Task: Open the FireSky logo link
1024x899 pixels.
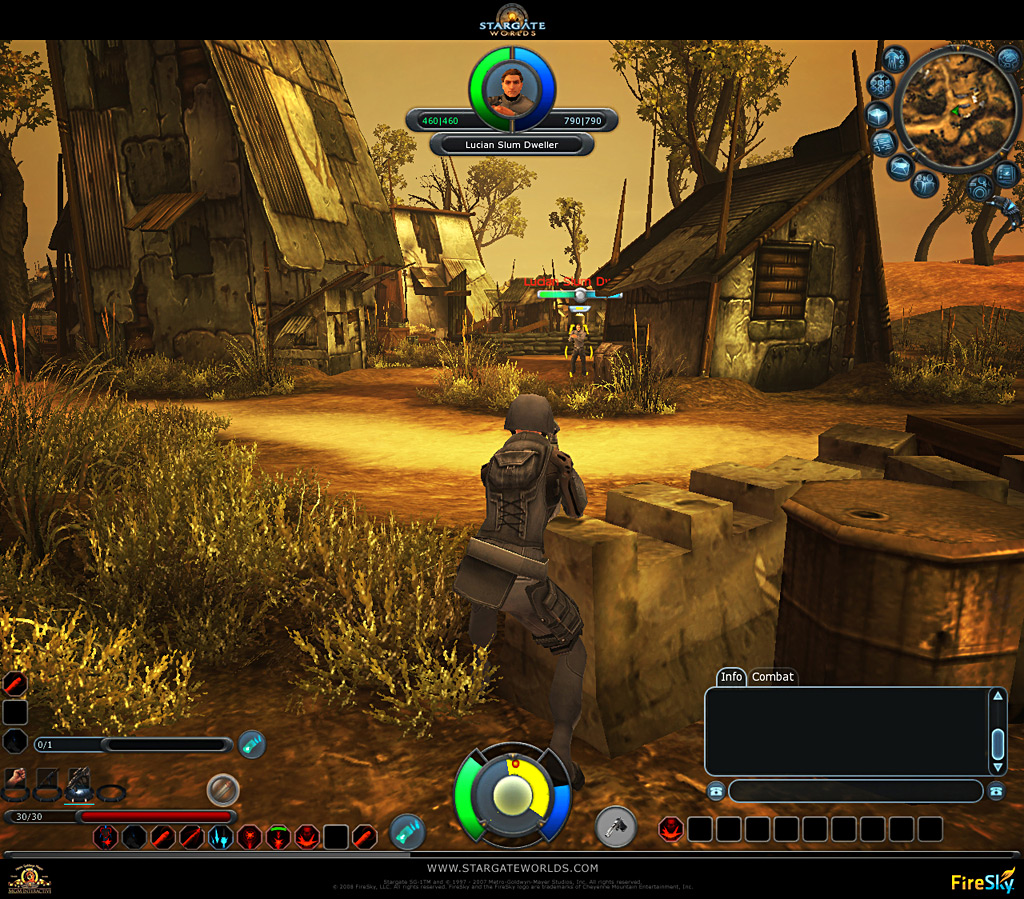Action: tap(982, 882)
